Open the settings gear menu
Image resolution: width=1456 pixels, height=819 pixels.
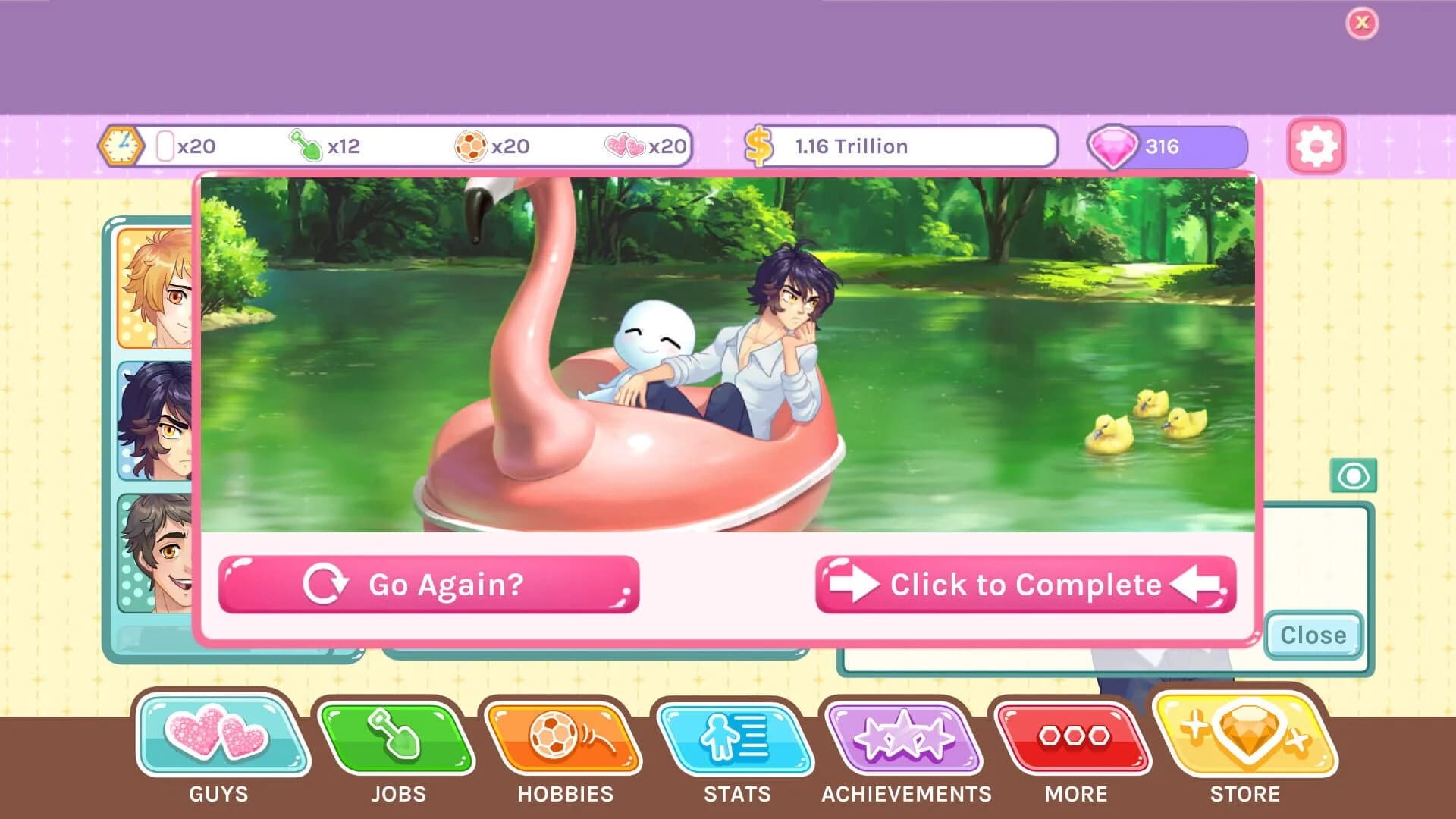click(x=1316, y=148)
